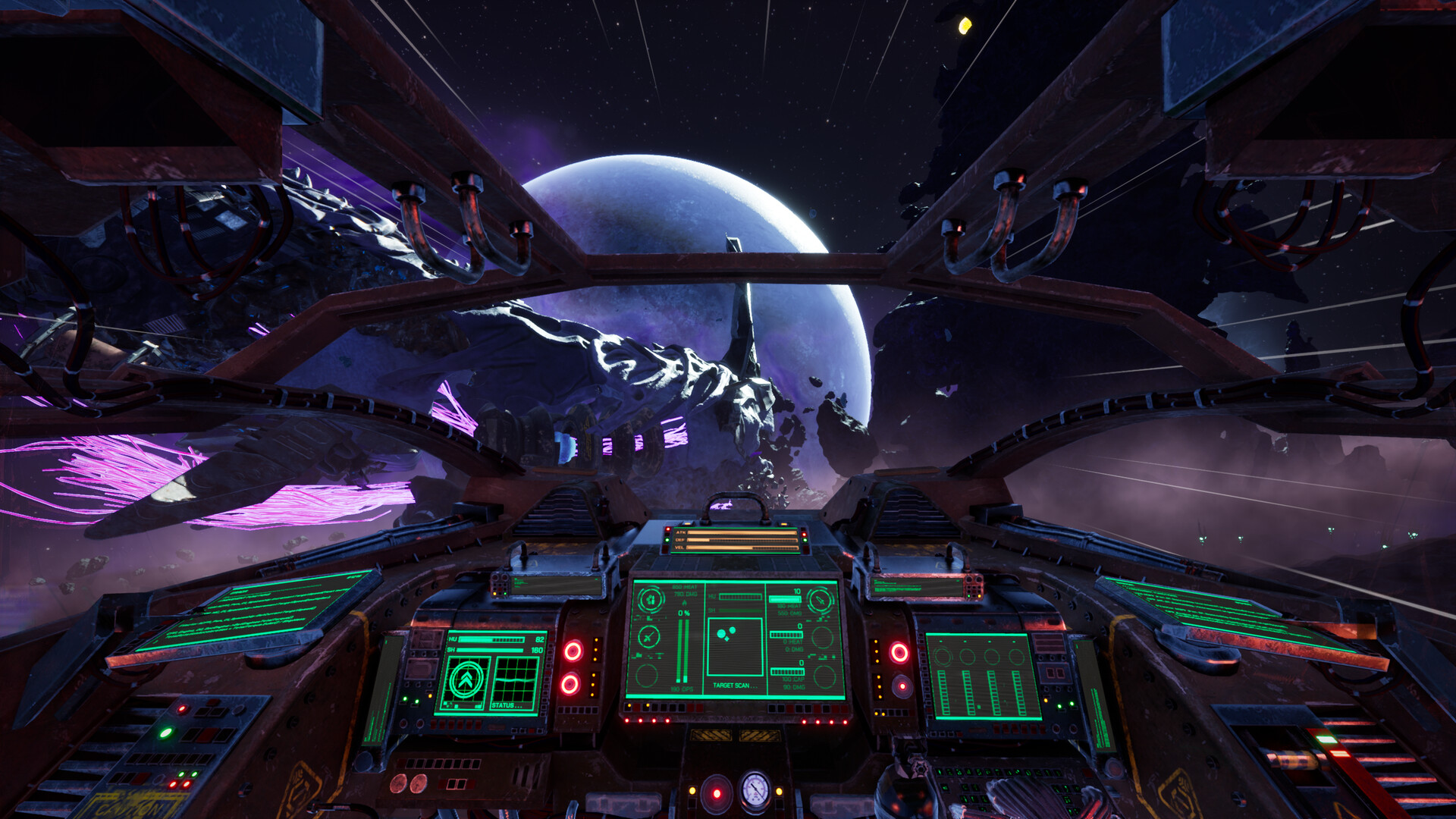The height and width of the screenshot is (819, 1456).
Task: Select the STATUS waveform graph screen
Action: tap(516, 681)
